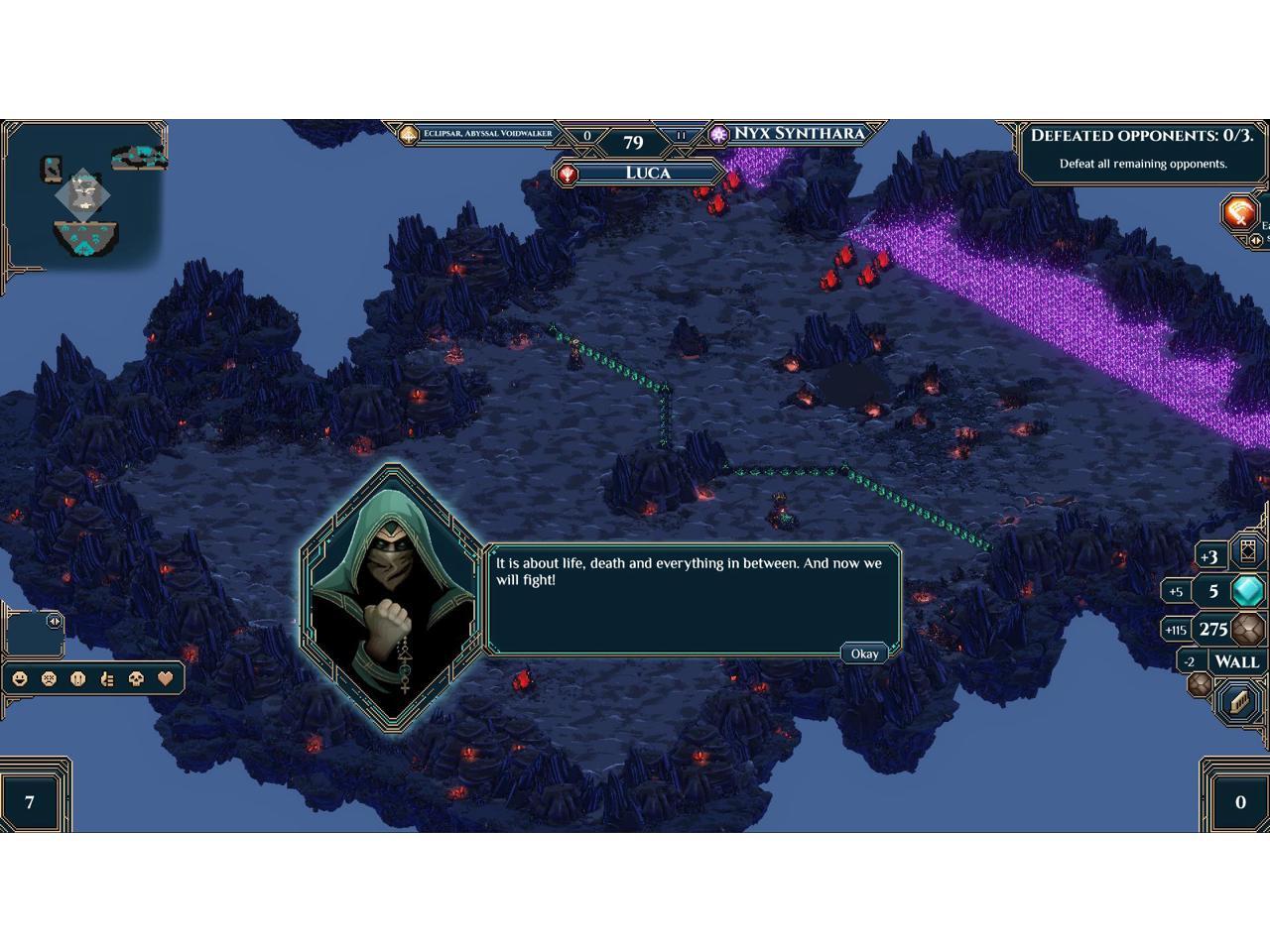Image resolution: width=1270 pixels, height=952 pixels.
Task: Click the draw pile showing 7
Action: 30,801
